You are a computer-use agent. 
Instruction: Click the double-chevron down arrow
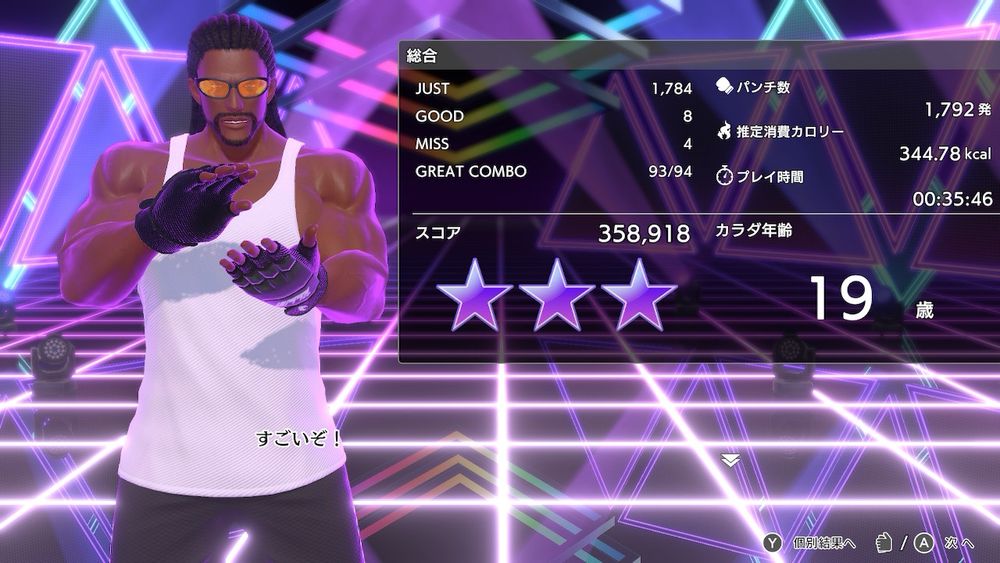(730, 460)
